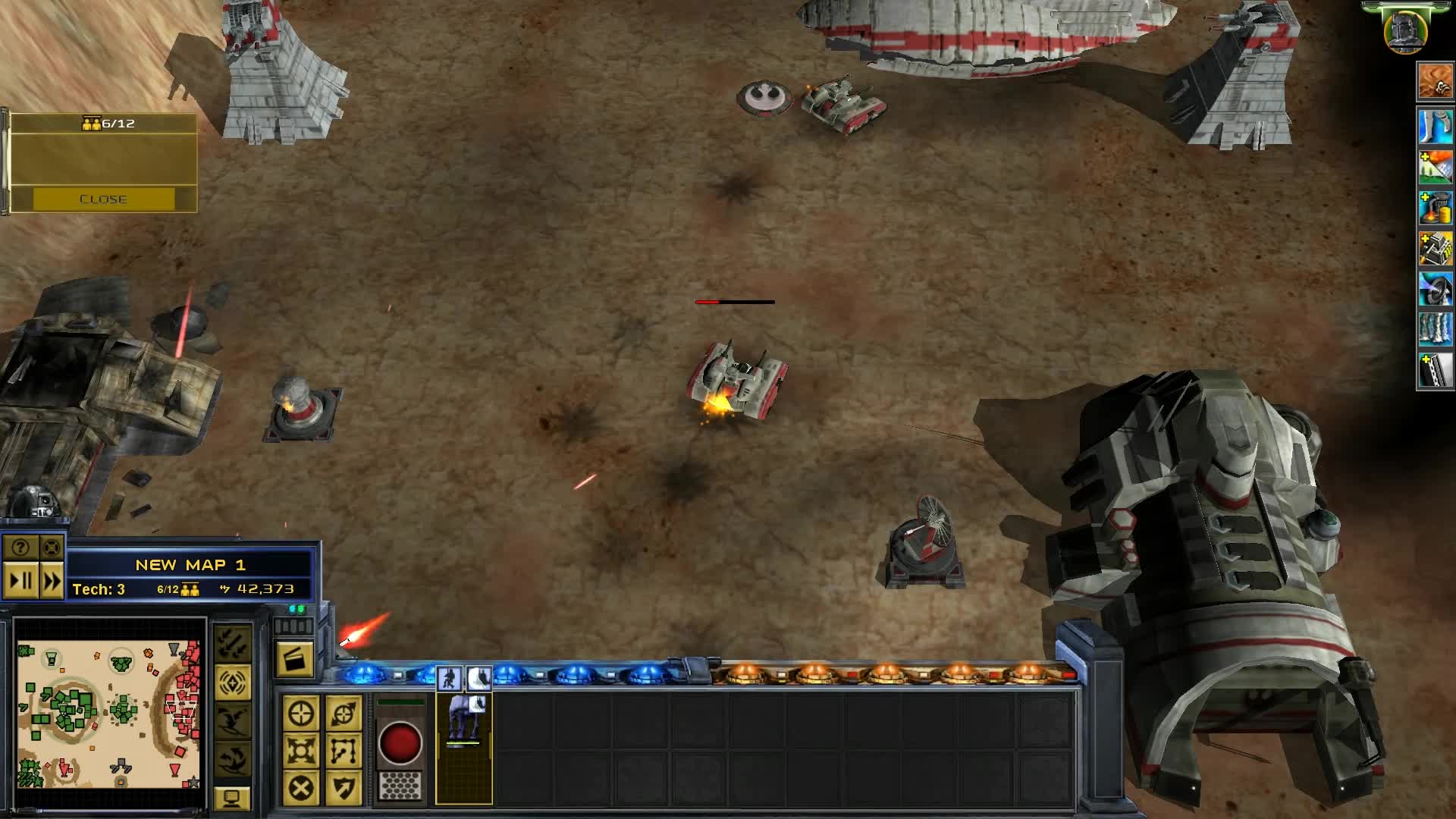Click the stop command icon with X symbol

(302, 789)
